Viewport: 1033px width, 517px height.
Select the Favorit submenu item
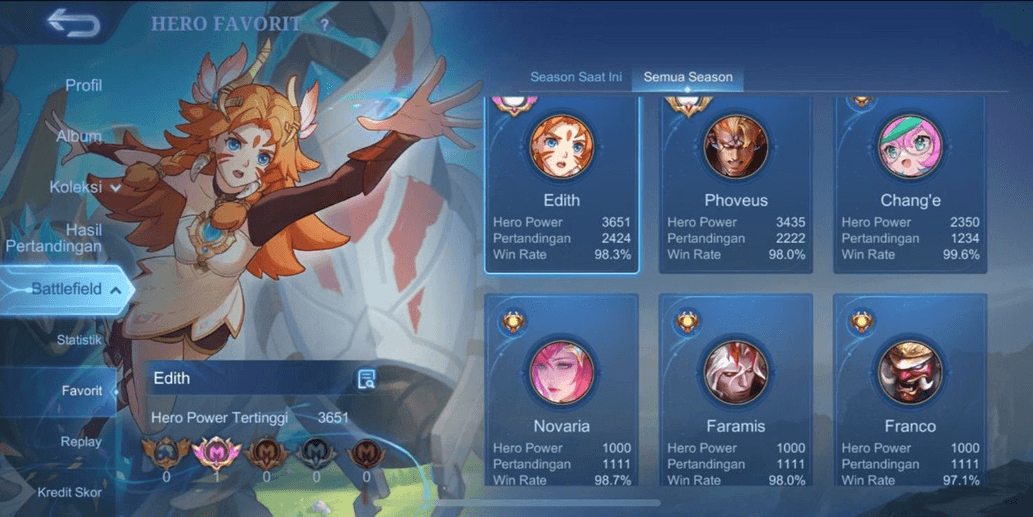coord(82,391)
